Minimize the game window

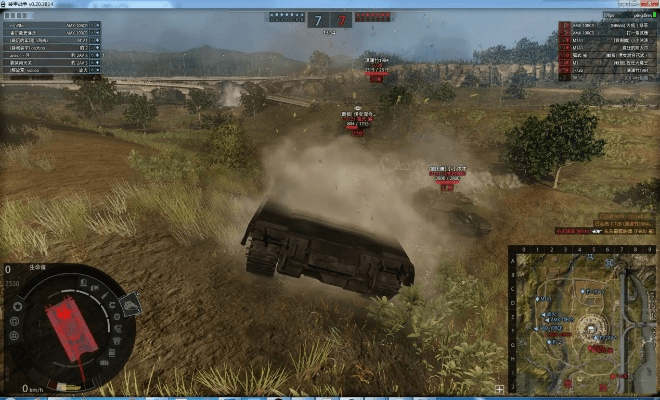(x=609, y=4)
